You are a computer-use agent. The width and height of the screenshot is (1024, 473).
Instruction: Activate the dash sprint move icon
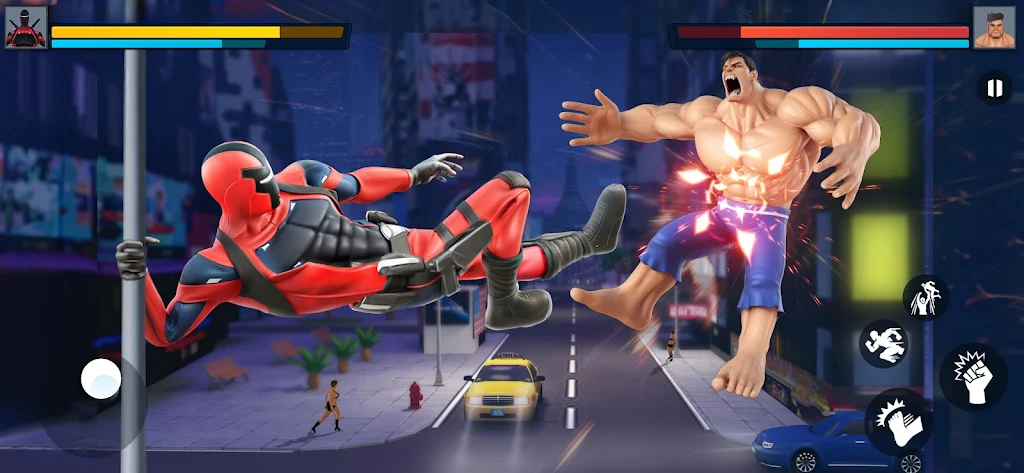pos(882,343)
